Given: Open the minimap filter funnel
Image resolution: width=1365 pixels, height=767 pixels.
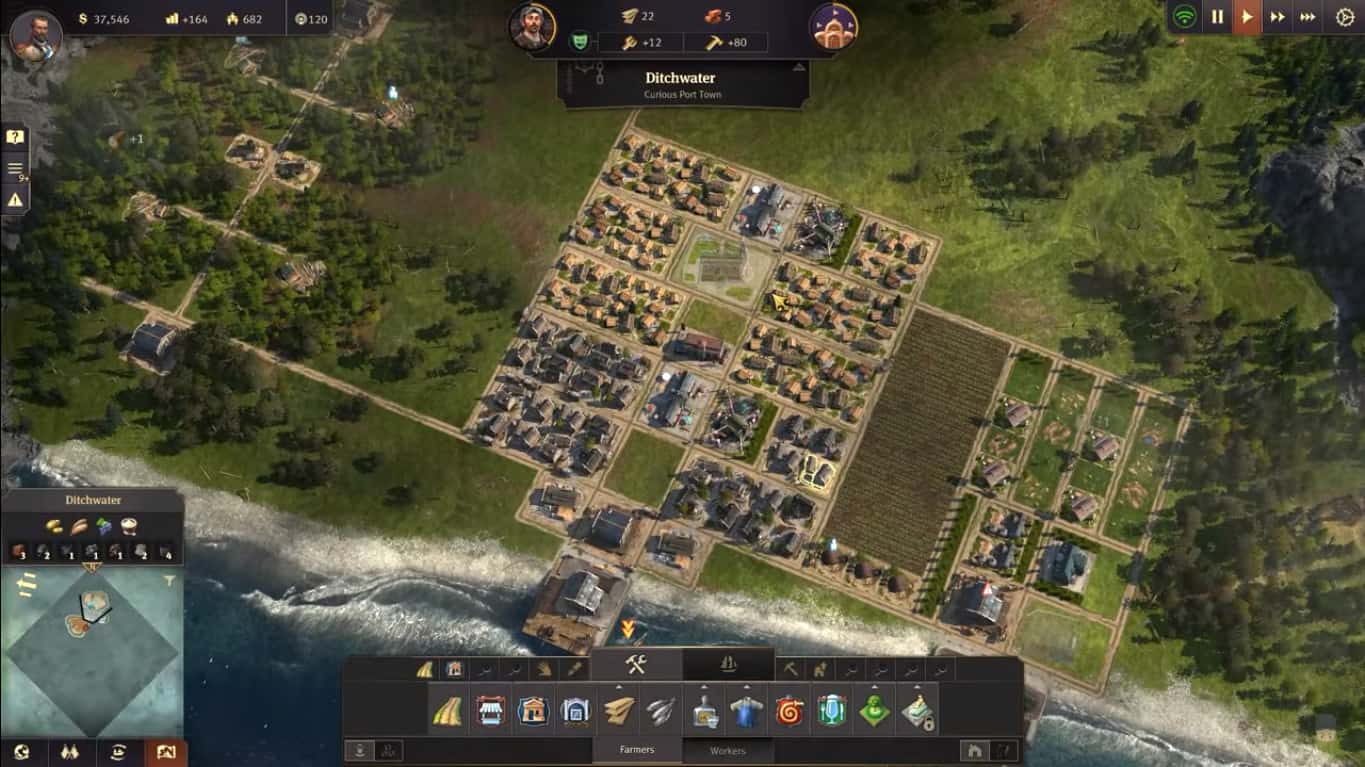Looking at the screenshot, I should point(169,580).
